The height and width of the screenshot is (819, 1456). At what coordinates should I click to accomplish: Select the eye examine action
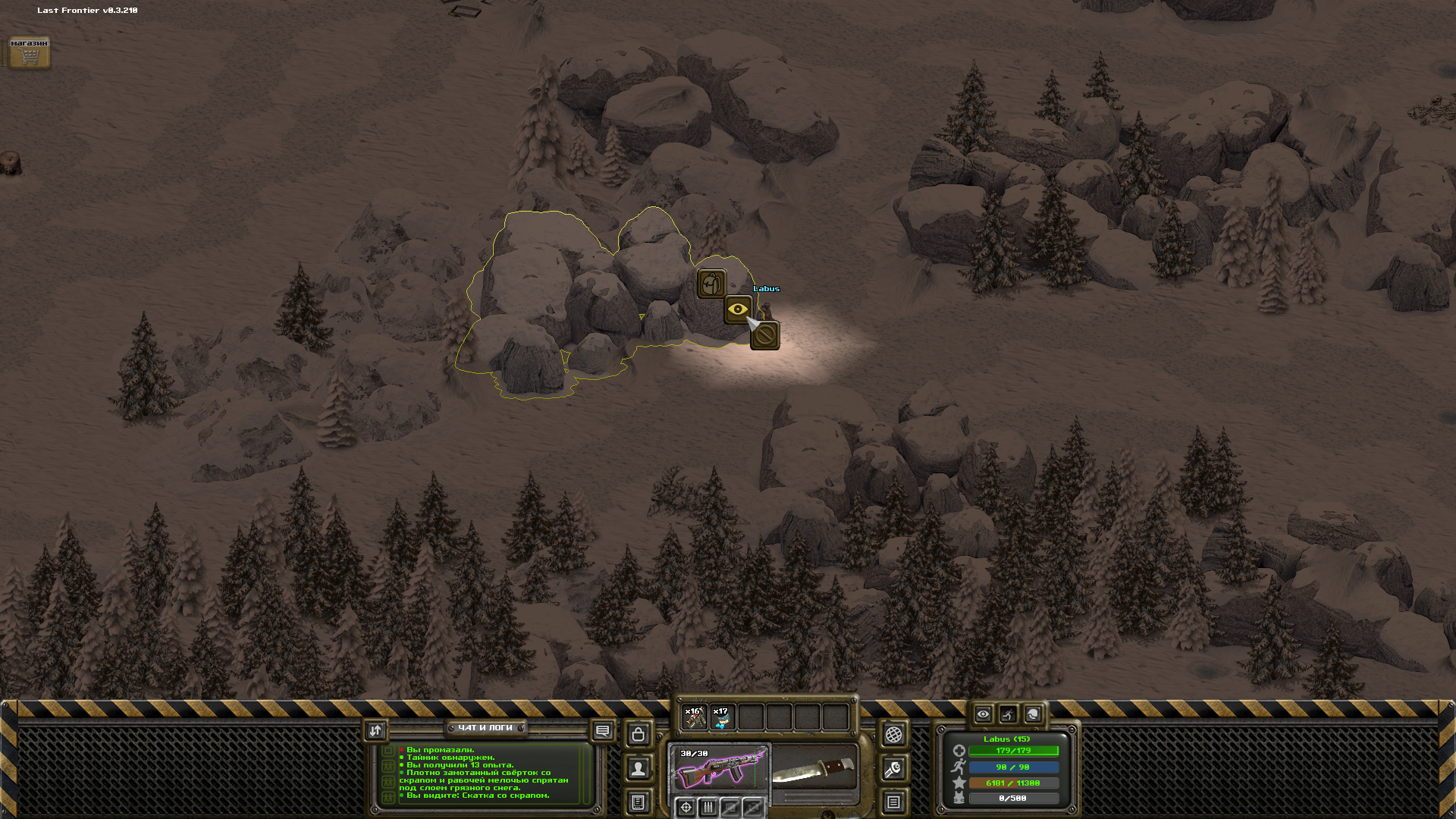(738, 309)
